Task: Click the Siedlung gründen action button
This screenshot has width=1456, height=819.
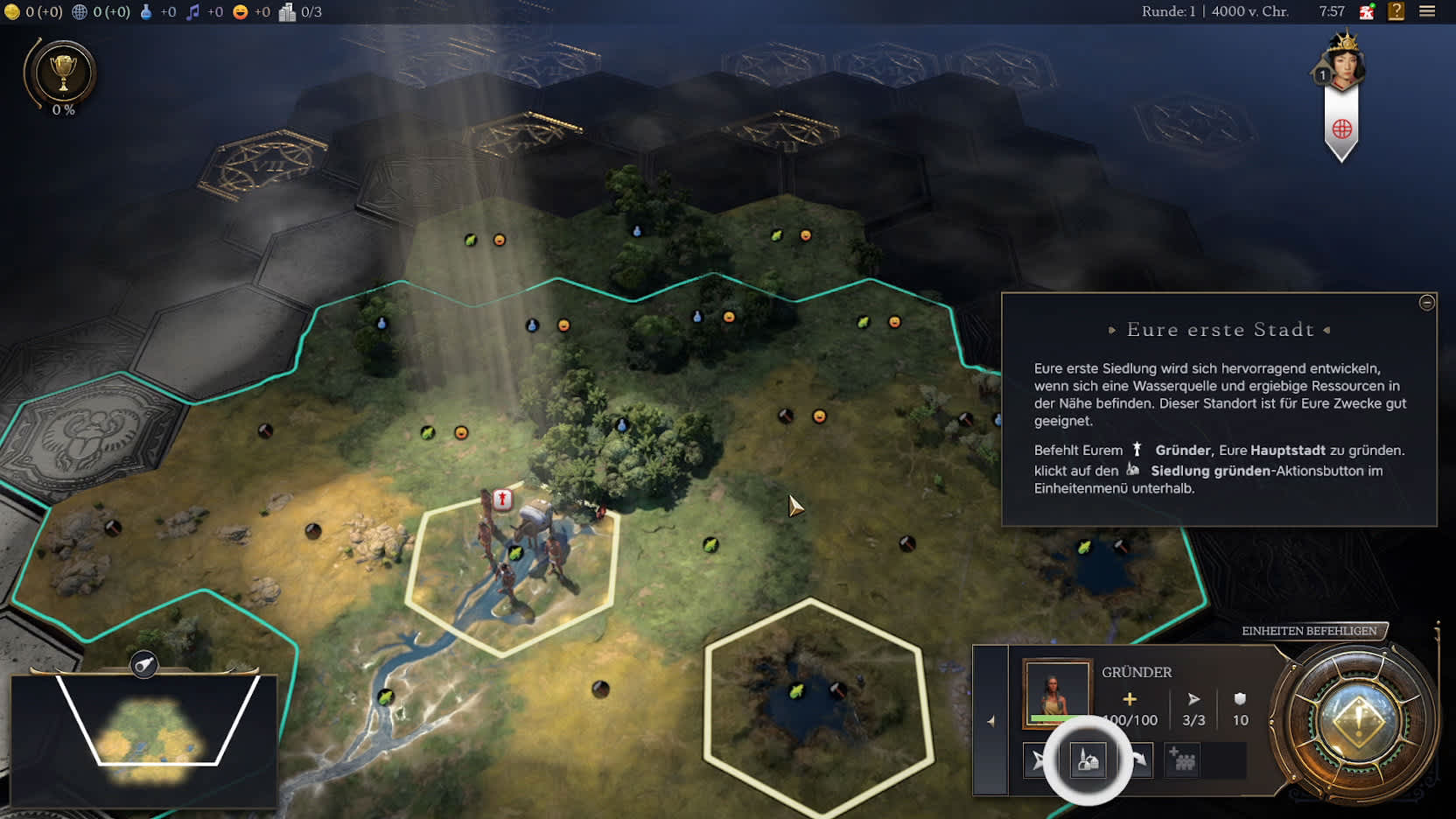Action: pyautogui.click(x=1088, y=759)
